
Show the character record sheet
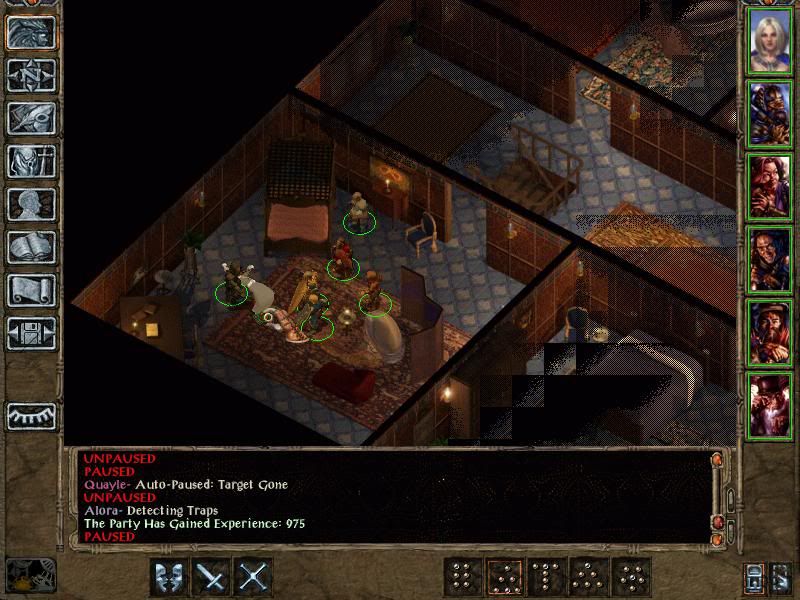click(x=31, y=204)
